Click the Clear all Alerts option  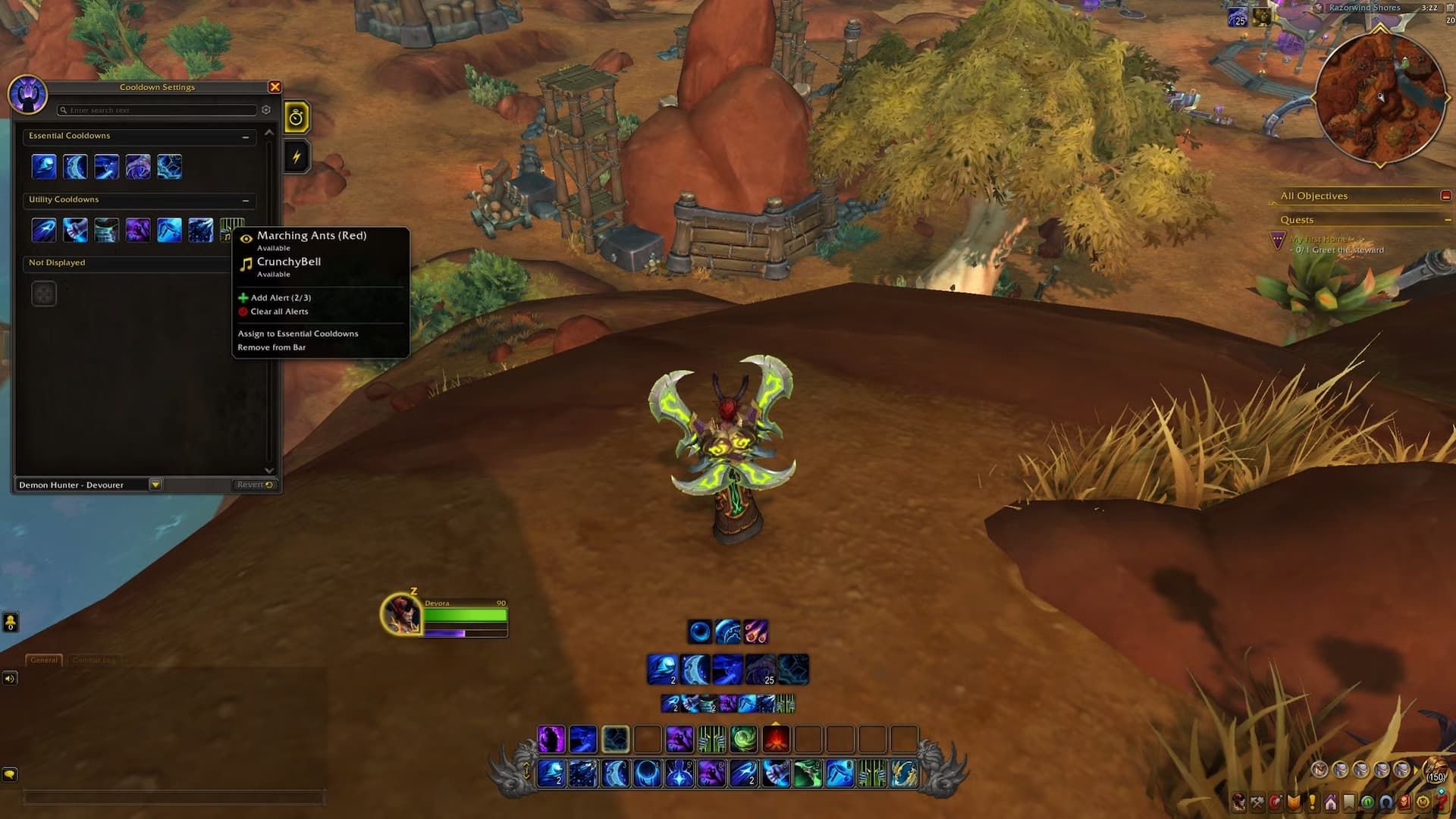(x=278, y=311)
